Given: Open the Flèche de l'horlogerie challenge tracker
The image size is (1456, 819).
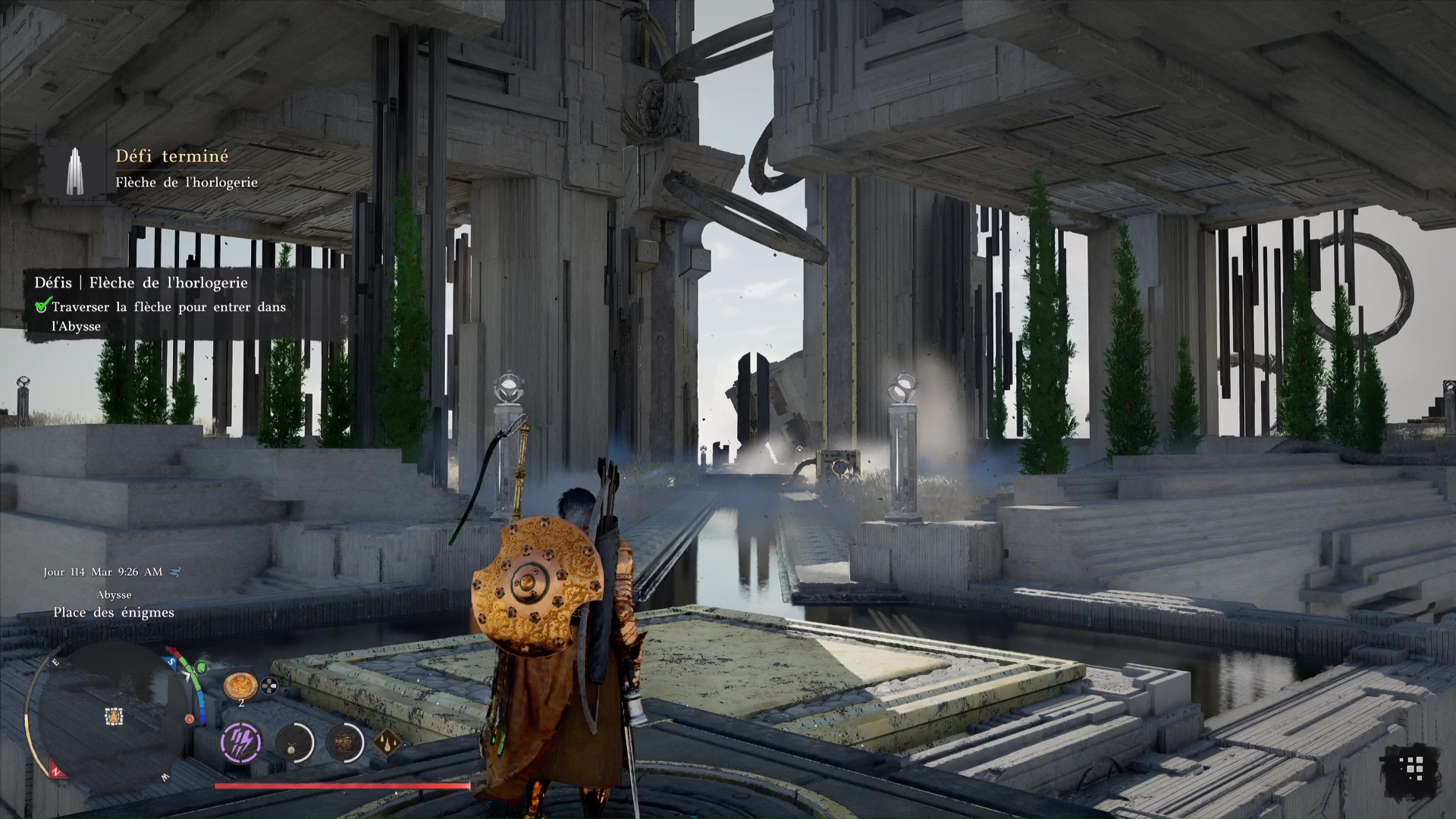Looking at the screenshot, I should [x=141, y=283].
